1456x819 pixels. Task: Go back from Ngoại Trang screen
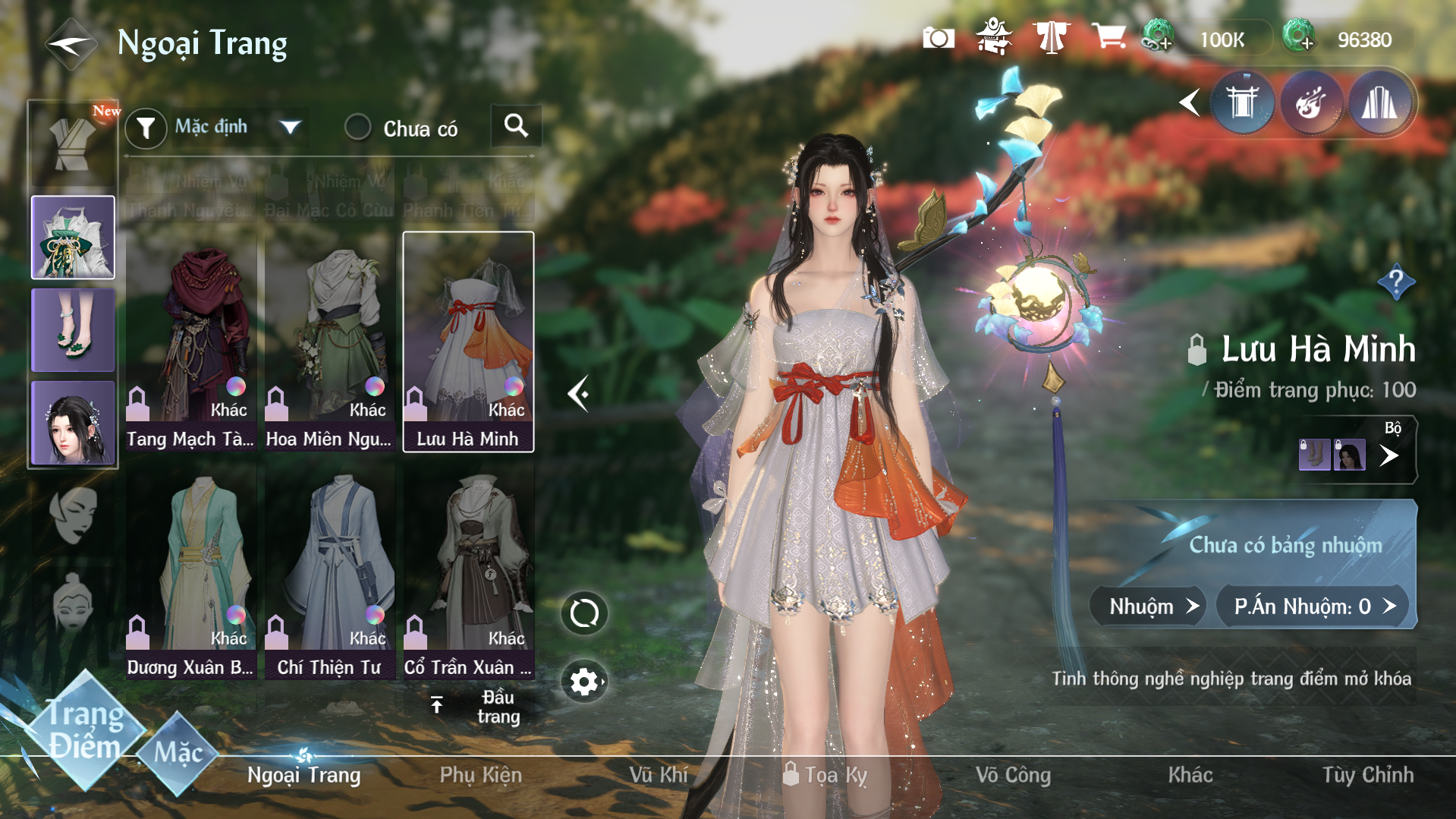point(71,44)
